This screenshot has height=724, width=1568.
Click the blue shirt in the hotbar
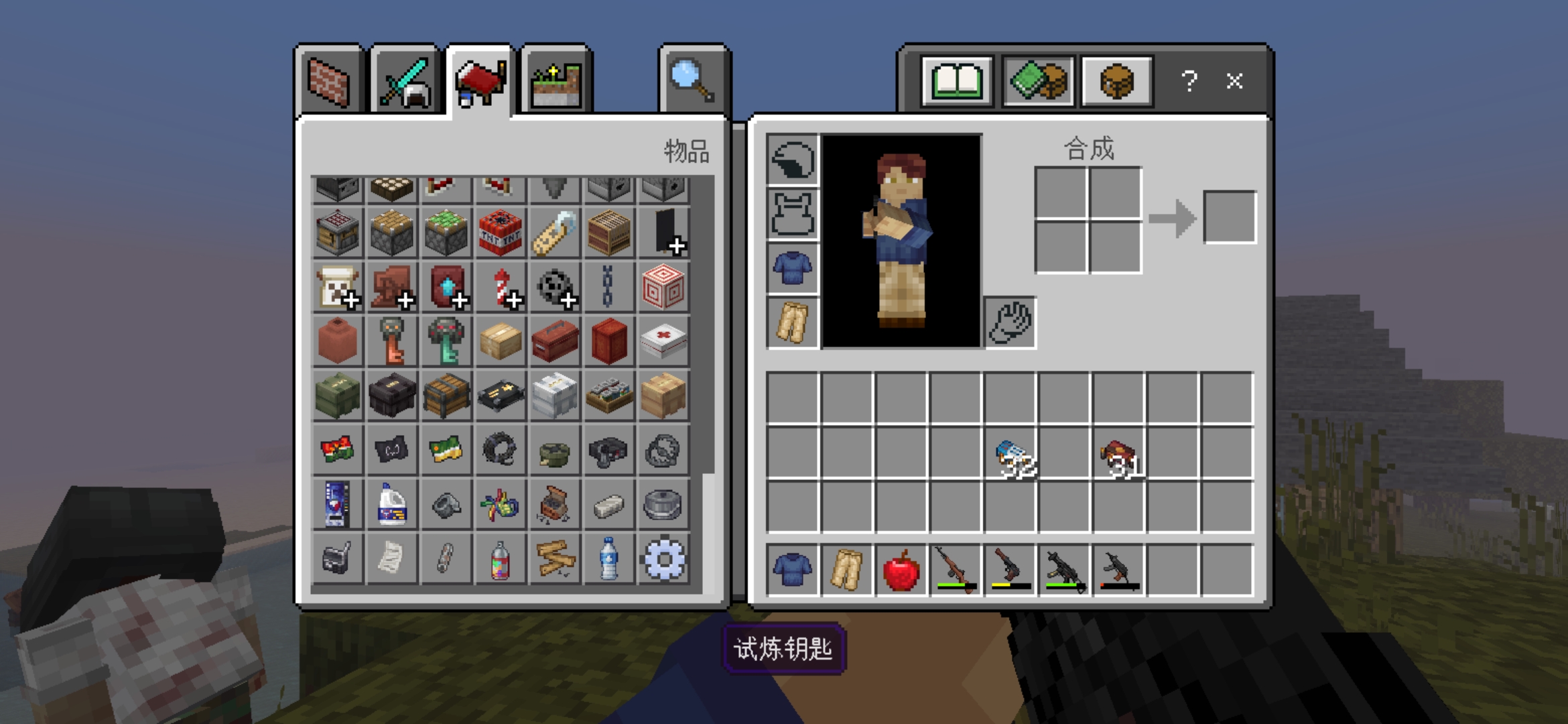(793, 570)
